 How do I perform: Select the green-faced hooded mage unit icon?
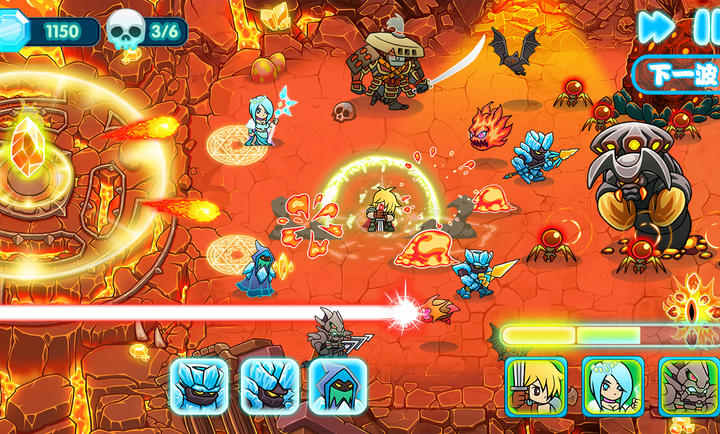[x=337, y=386]
